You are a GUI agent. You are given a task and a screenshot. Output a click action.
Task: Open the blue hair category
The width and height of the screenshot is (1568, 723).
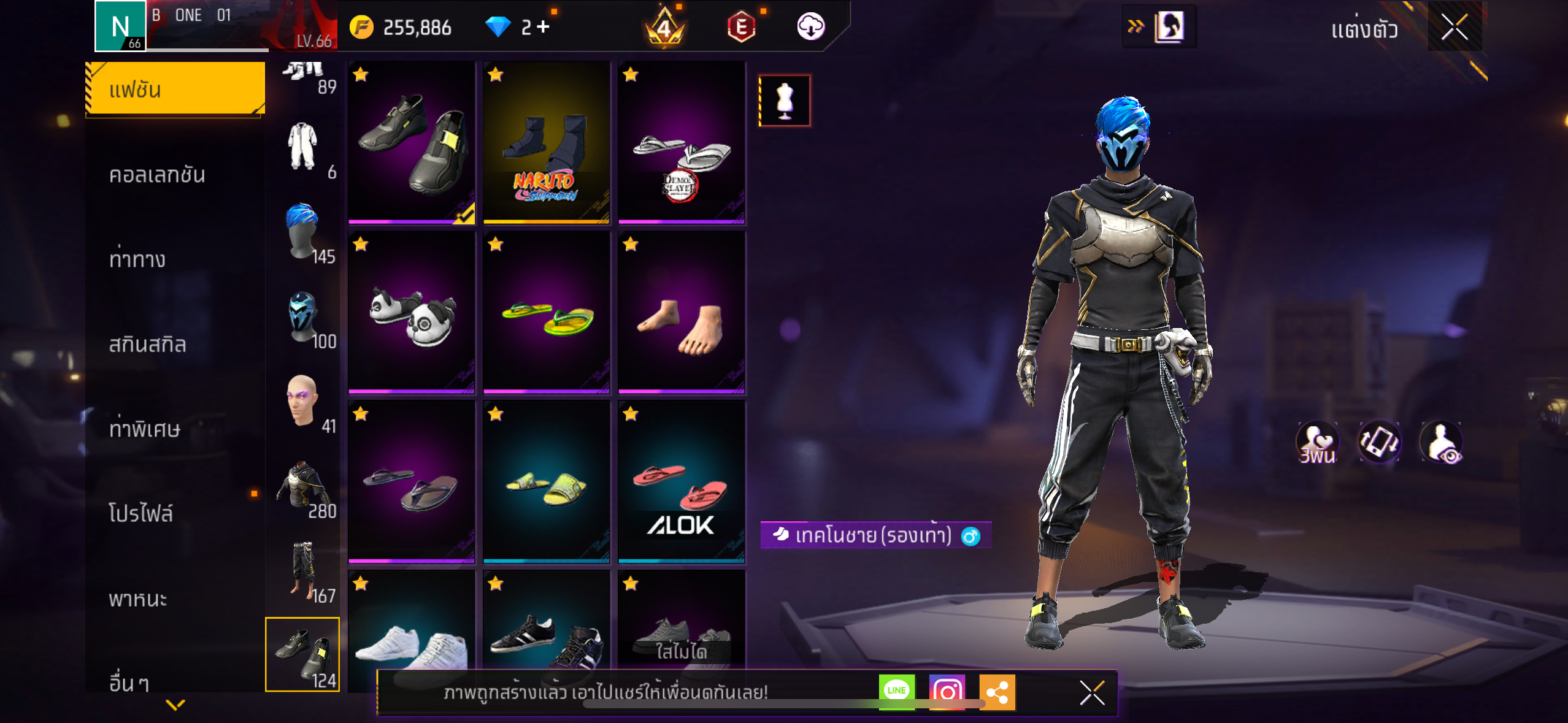click(302, 232)
